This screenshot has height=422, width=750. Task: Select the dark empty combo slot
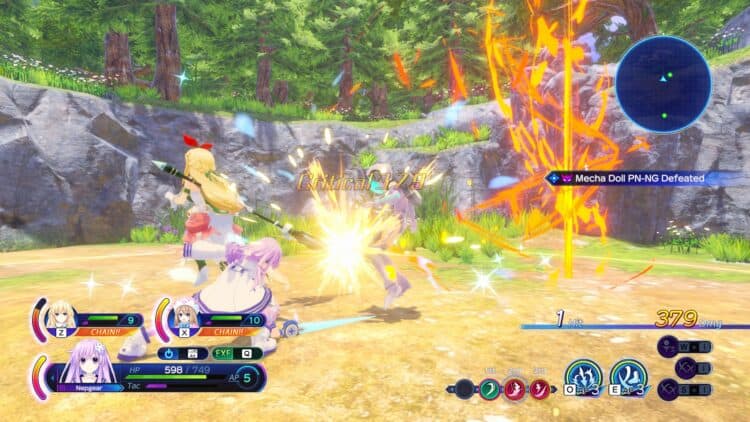(x=463, y=389)
